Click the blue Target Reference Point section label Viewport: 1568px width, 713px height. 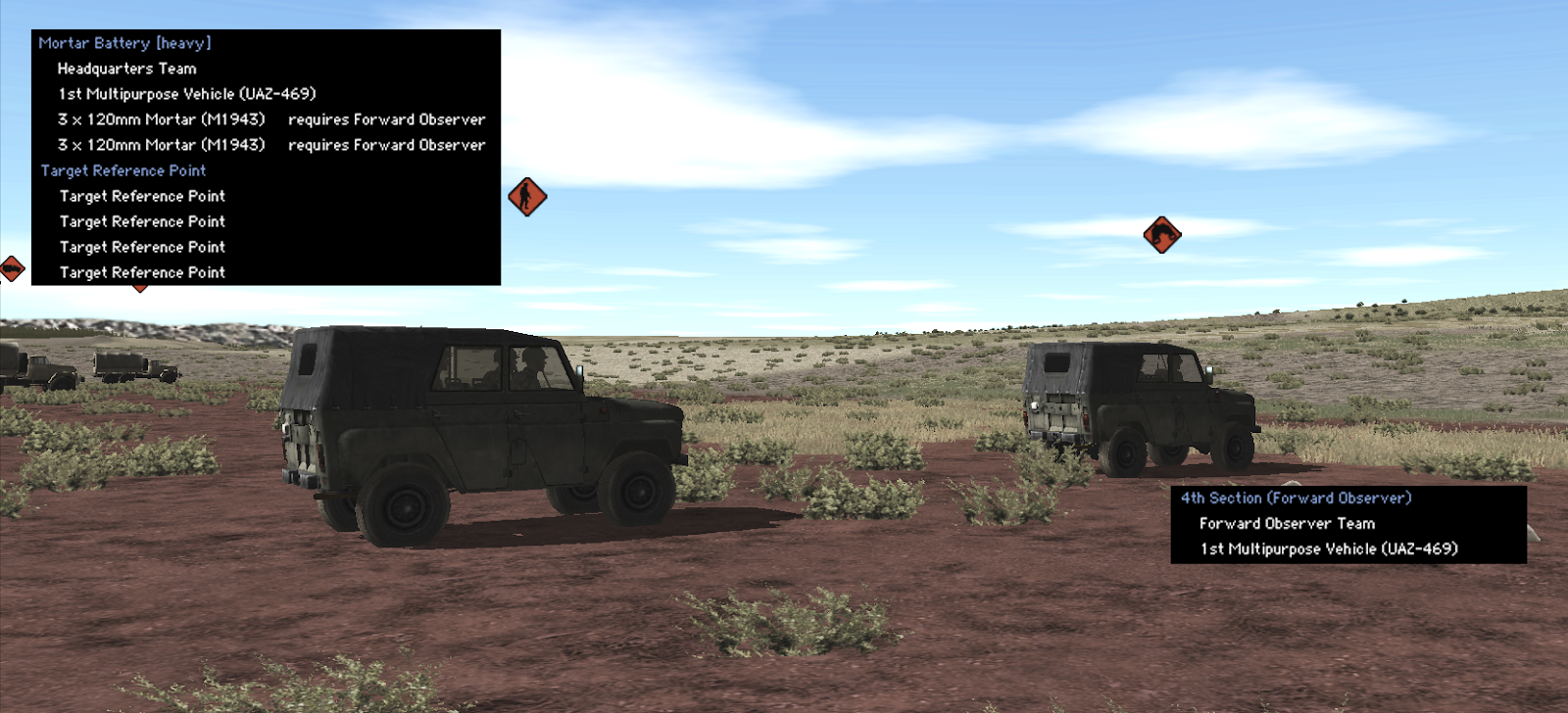point(122,169)
